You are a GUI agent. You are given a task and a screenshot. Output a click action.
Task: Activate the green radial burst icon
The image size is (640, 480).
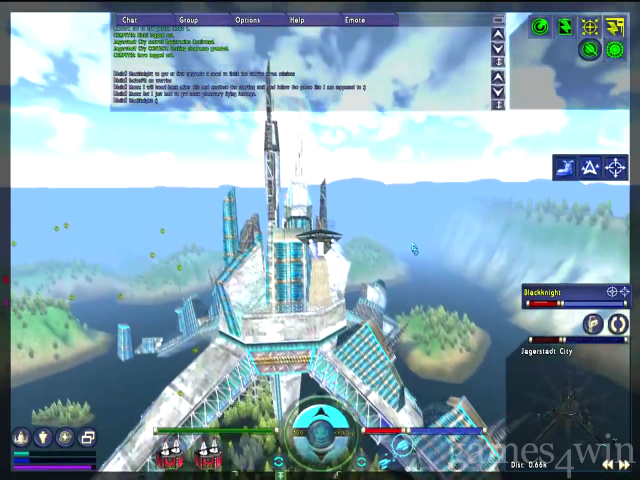616,49
